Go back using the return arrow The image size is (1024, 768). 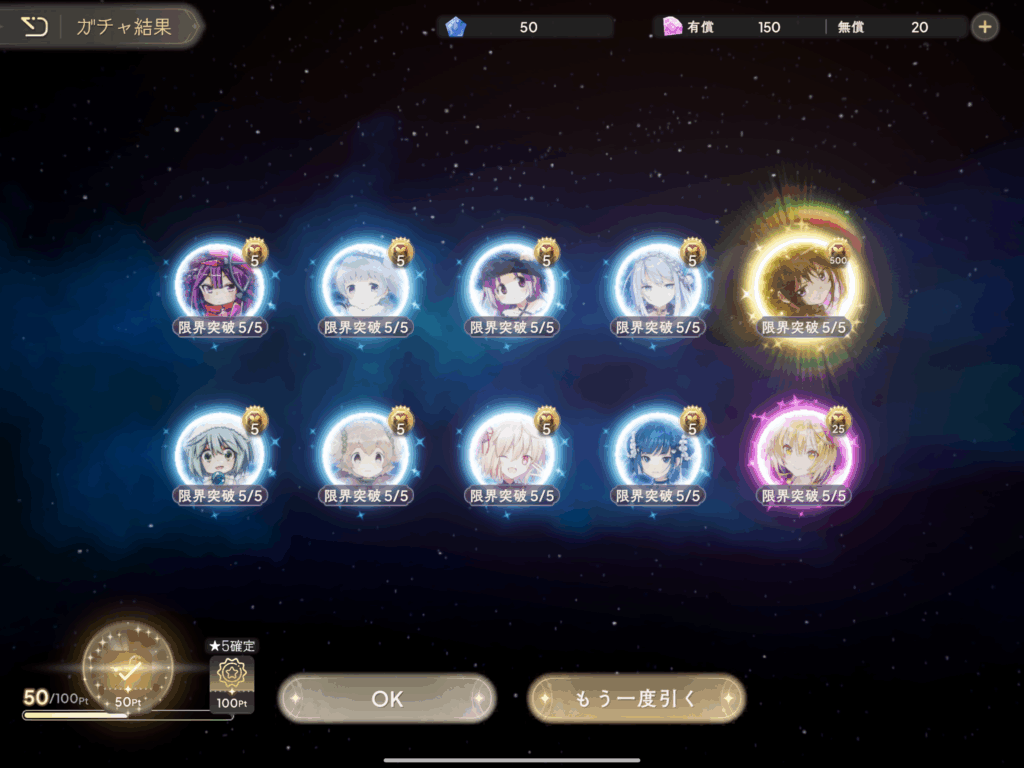point(34,27)
